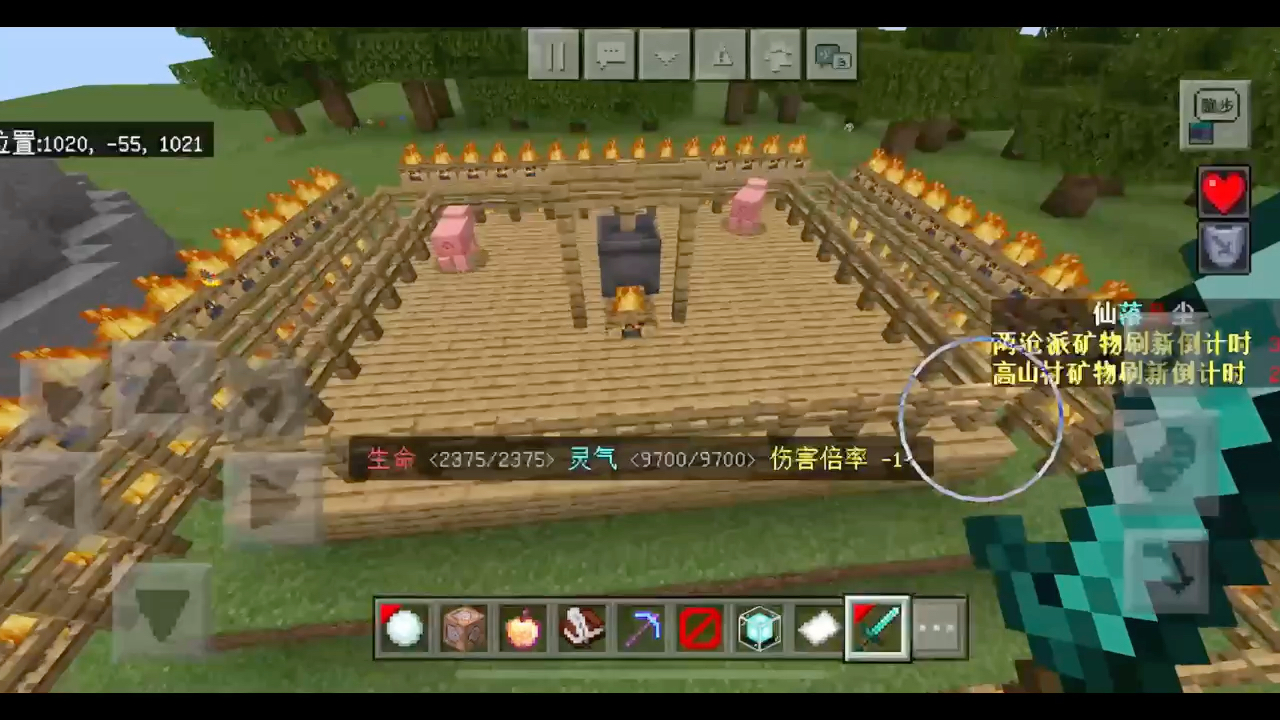Select the crafting table block slot

462,627
